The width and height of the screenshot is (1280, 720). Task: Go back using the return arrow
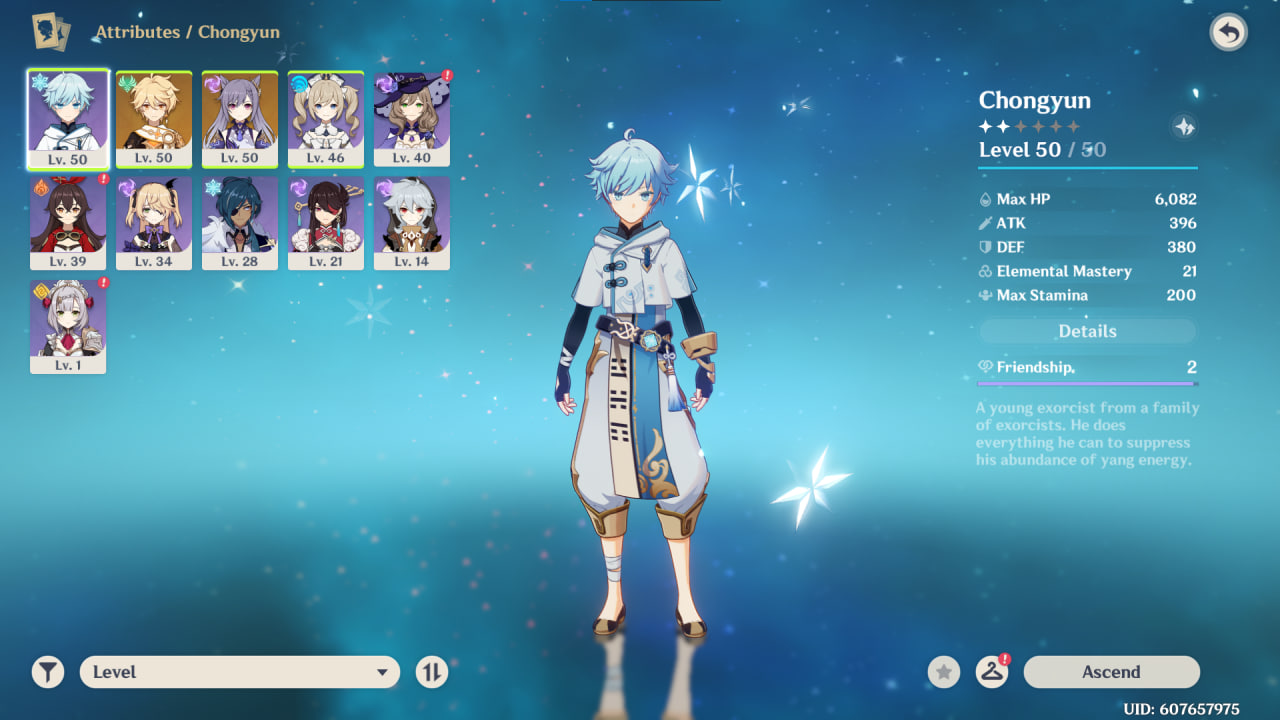[x=1229, y=33]
